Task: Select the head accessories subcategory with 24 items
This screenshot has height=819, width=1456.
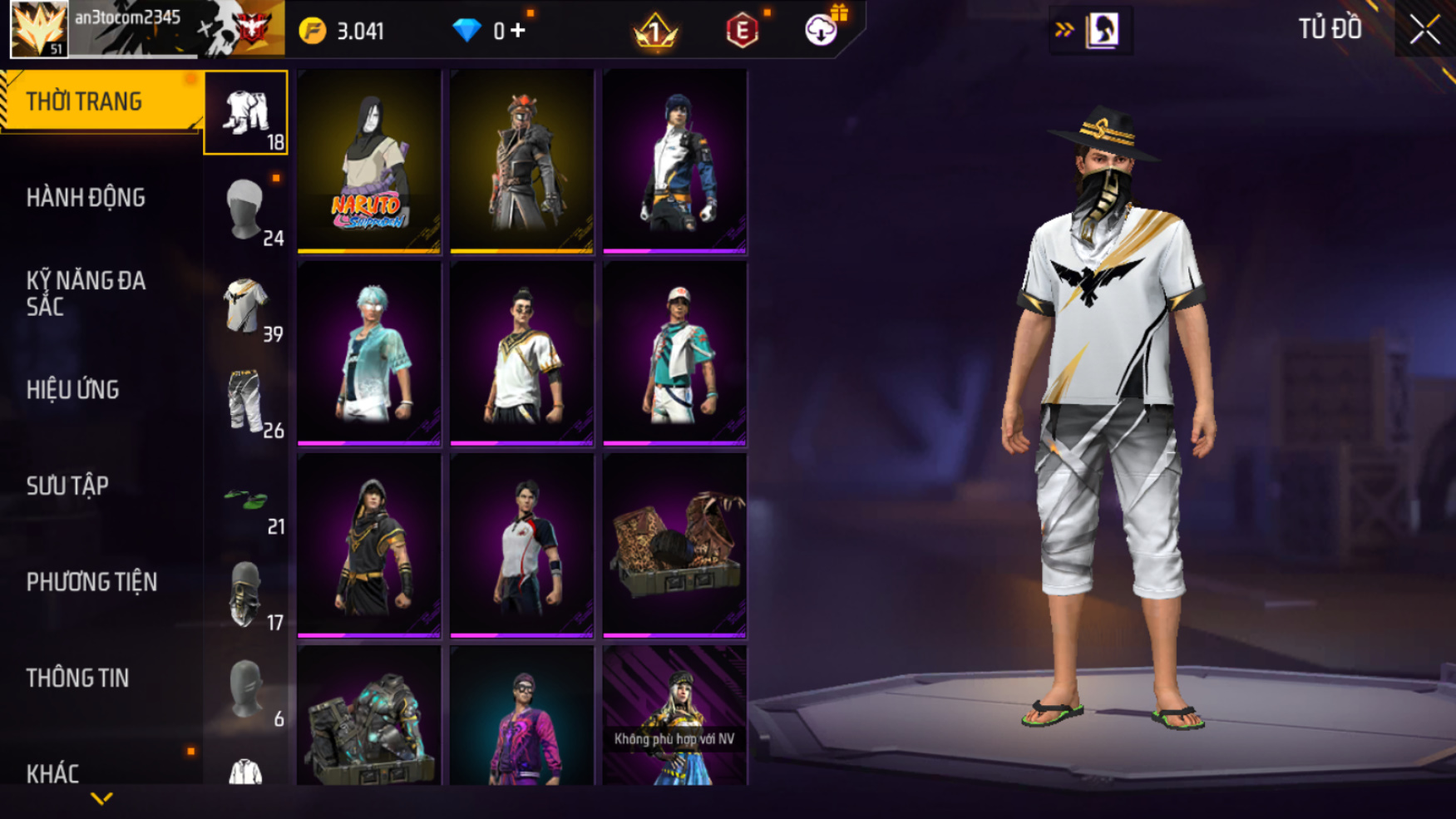Action: pyautogui.click(x=246, y=211)
